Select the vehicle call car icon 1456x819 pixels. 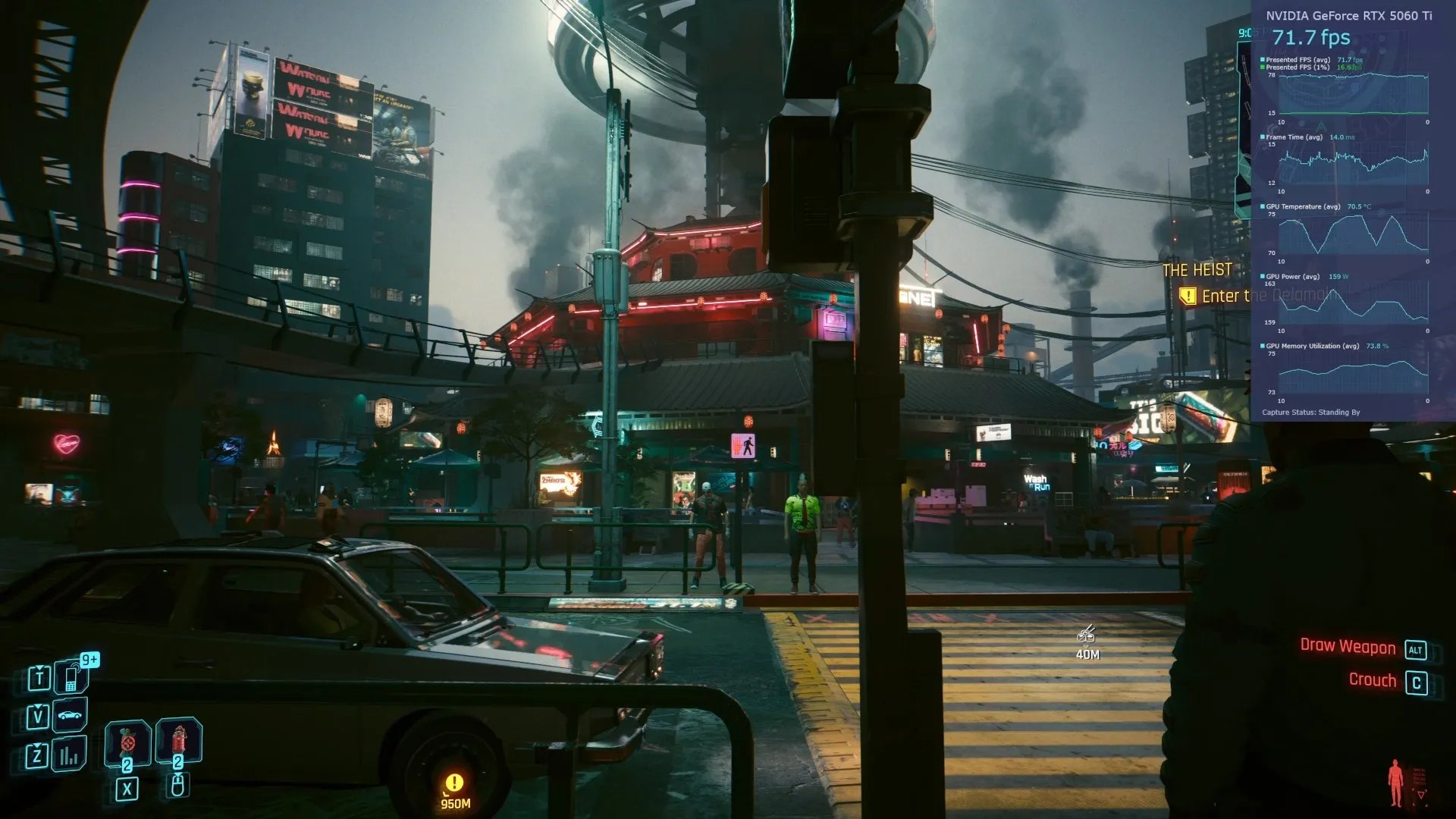point(70,715)
